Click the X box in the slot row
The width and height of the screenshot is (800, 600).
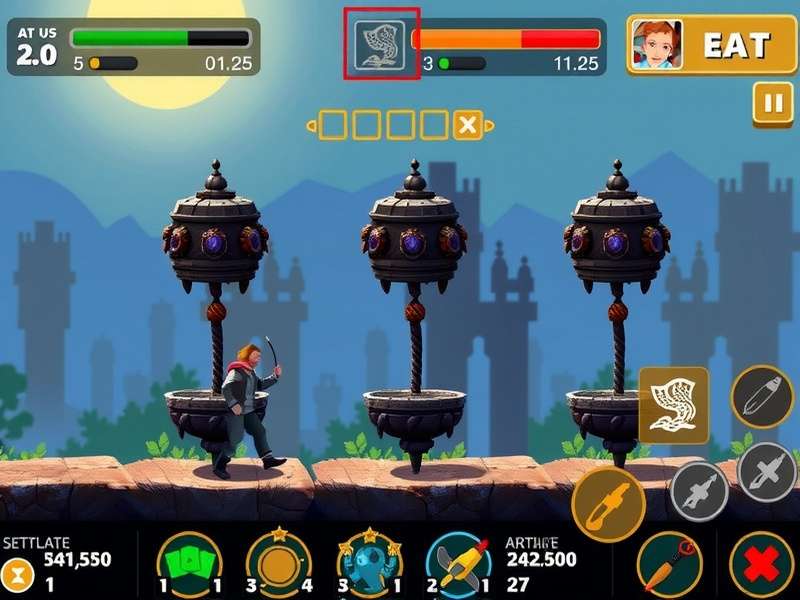point(467,126)
